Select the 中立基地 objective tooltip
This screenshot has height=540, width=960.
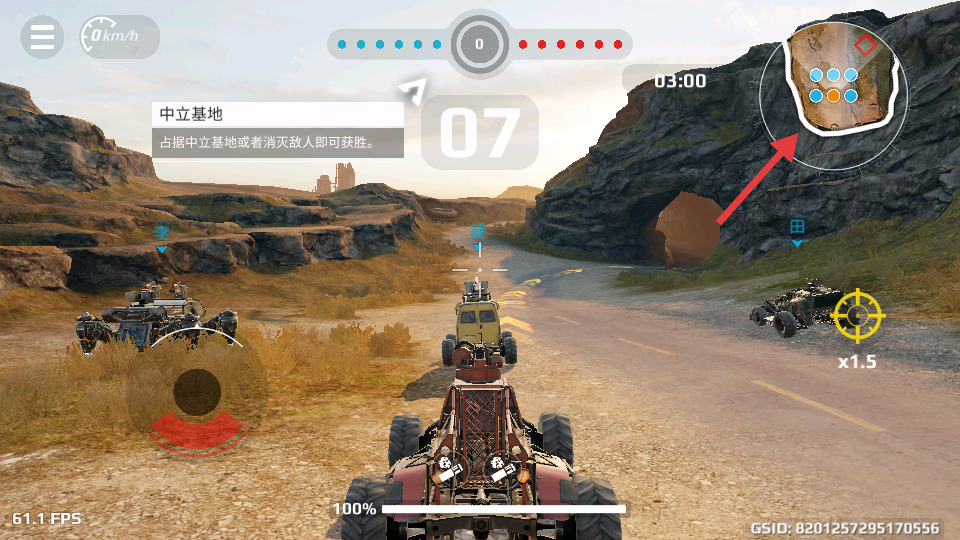[x=277, y=129]
